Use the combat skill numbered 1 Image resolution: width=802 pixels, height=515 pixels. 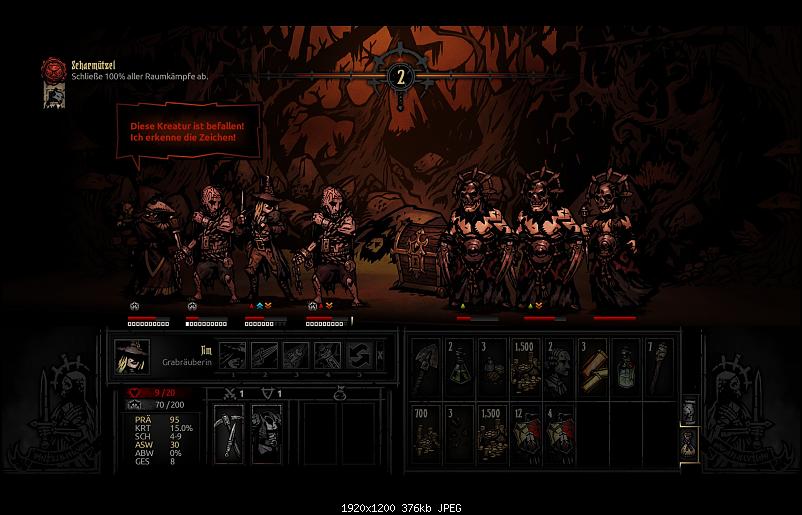(x=234, y=356)
